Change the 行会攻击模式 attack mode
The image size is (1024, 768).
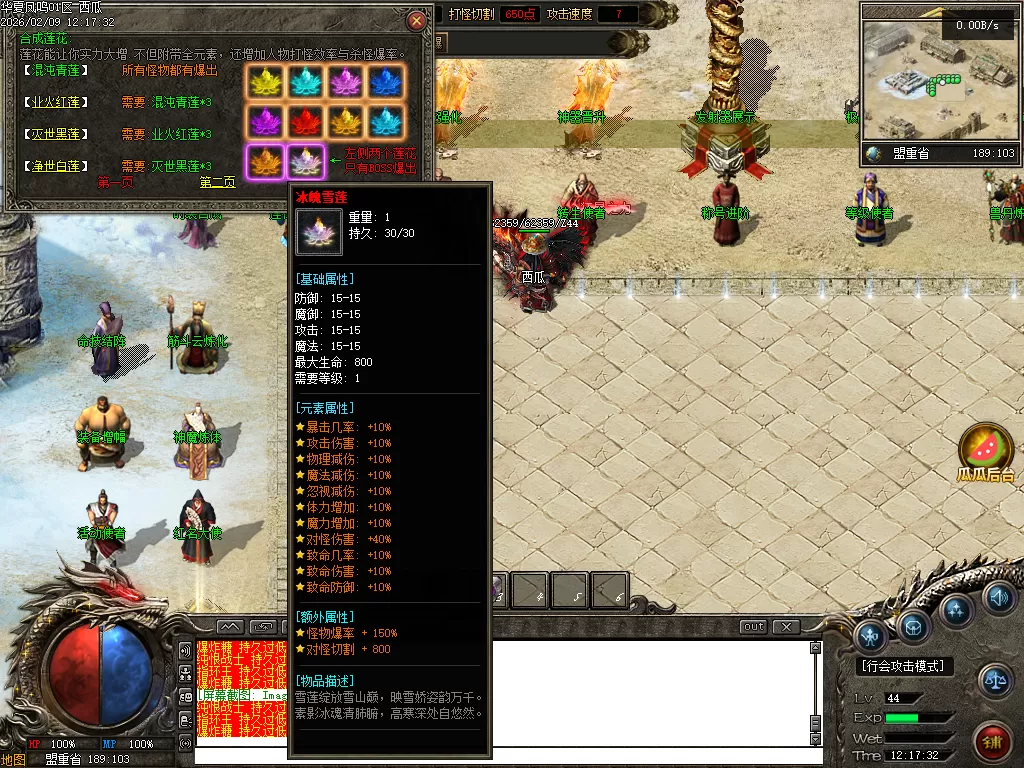pyautogui.click(x=904, y=666)
